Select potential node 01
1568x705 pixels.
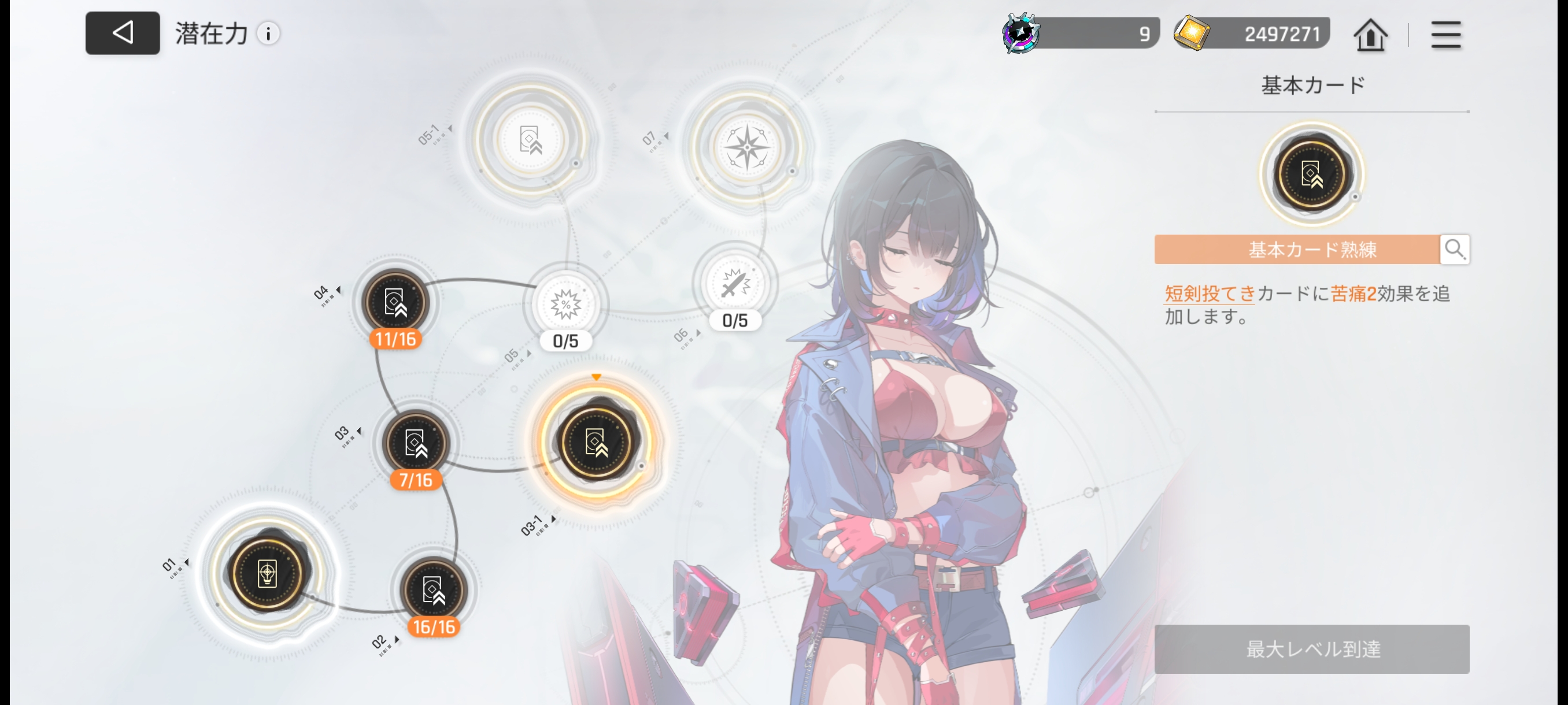point(267,573)
